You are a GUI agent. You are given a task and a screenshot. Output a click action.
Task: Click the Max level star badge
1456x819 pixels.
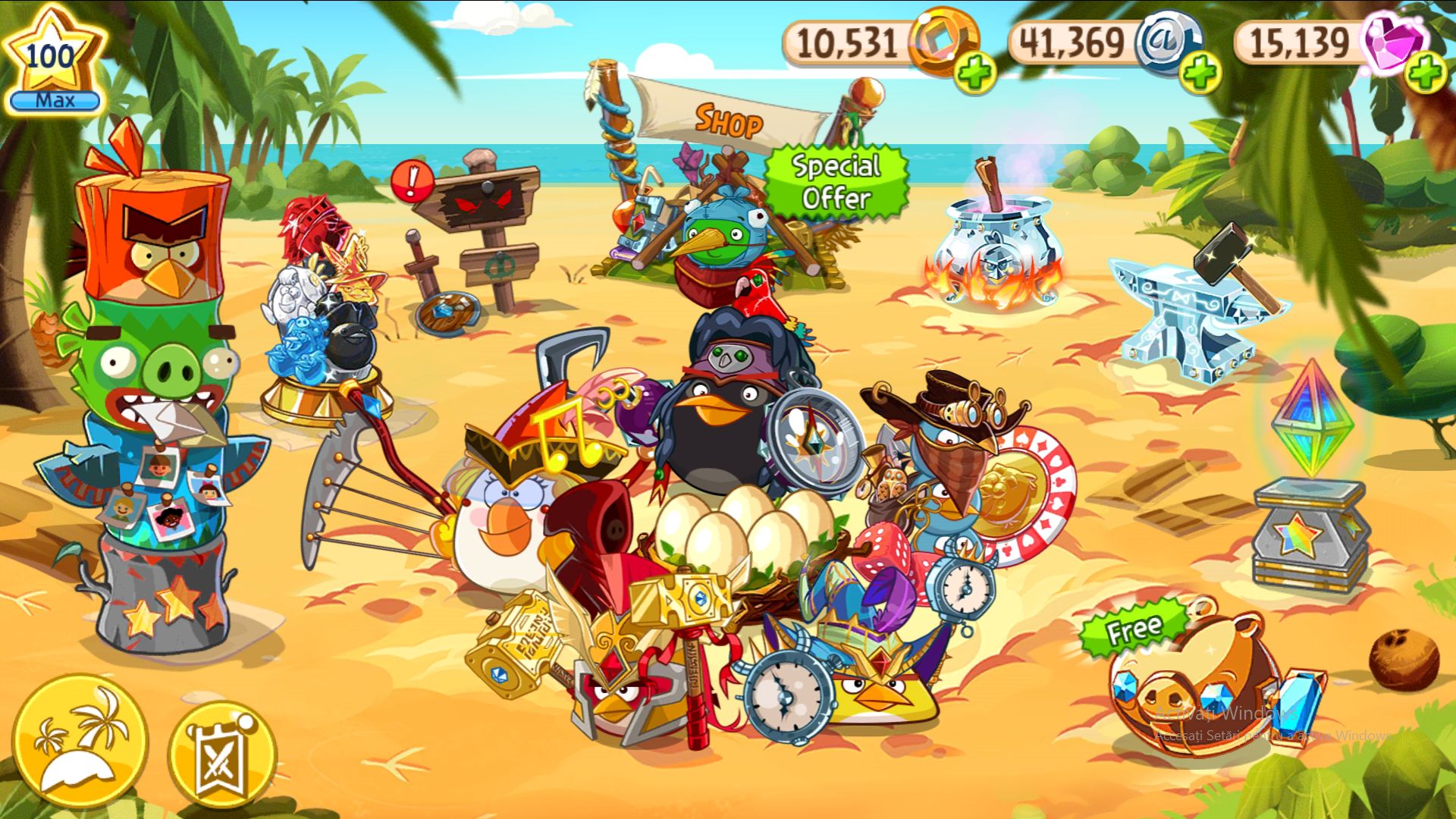tap(52, 55)
